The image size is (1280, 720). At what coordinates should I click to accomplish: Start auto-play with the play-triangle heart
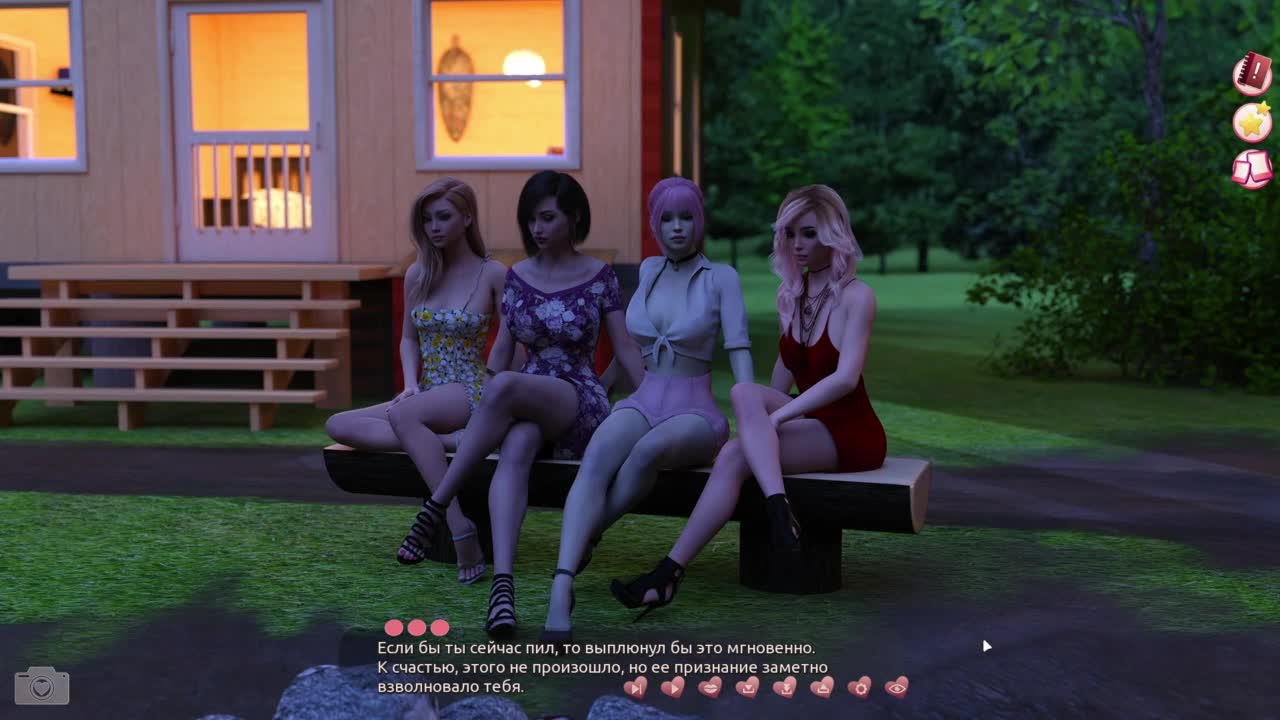pos(673,687)
